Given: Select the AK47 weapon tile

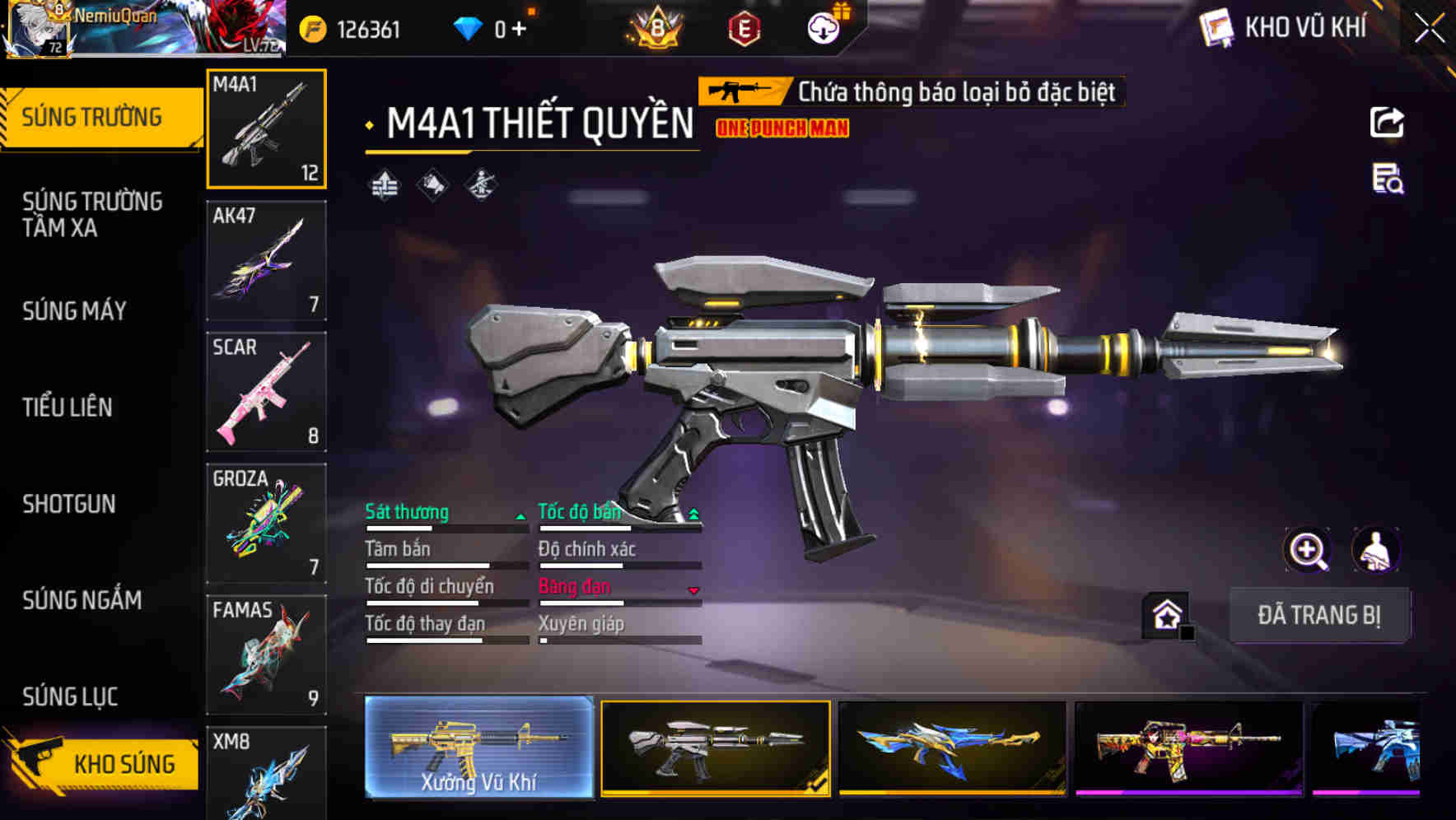Looking at the screenshot, I should tap(266, 260).
